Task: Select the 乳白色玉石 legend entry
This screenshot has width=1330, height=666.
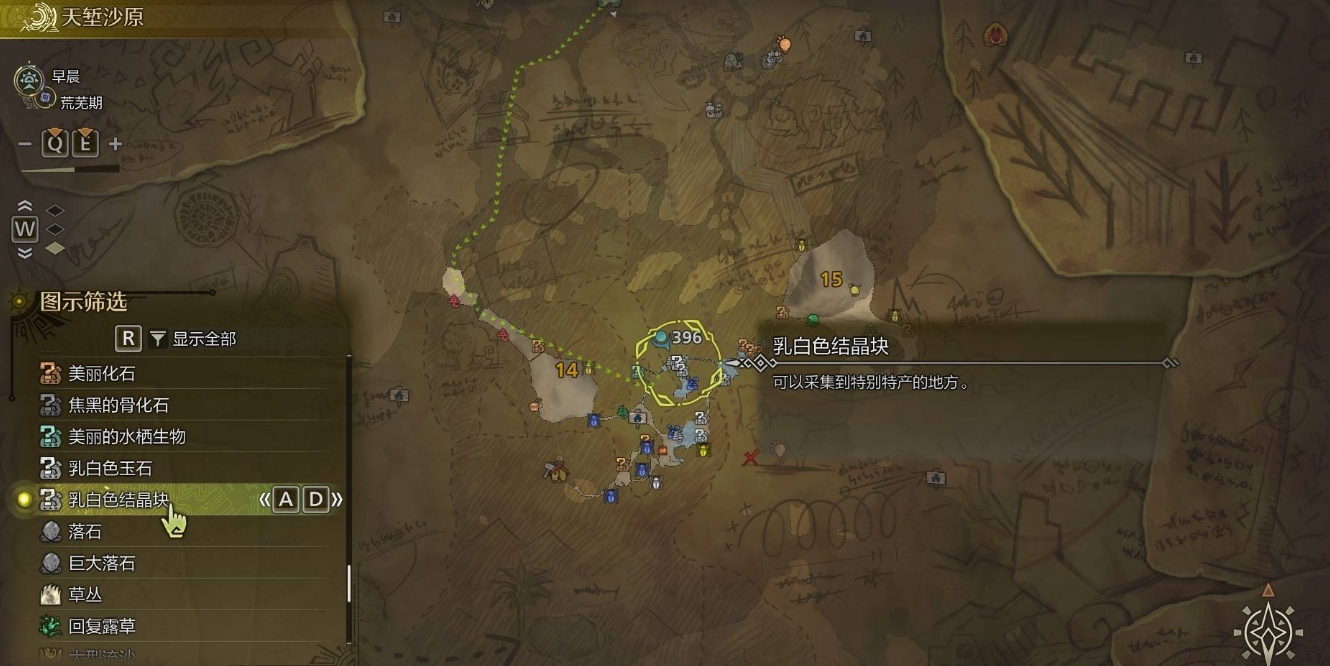Action: pos(110,468)
